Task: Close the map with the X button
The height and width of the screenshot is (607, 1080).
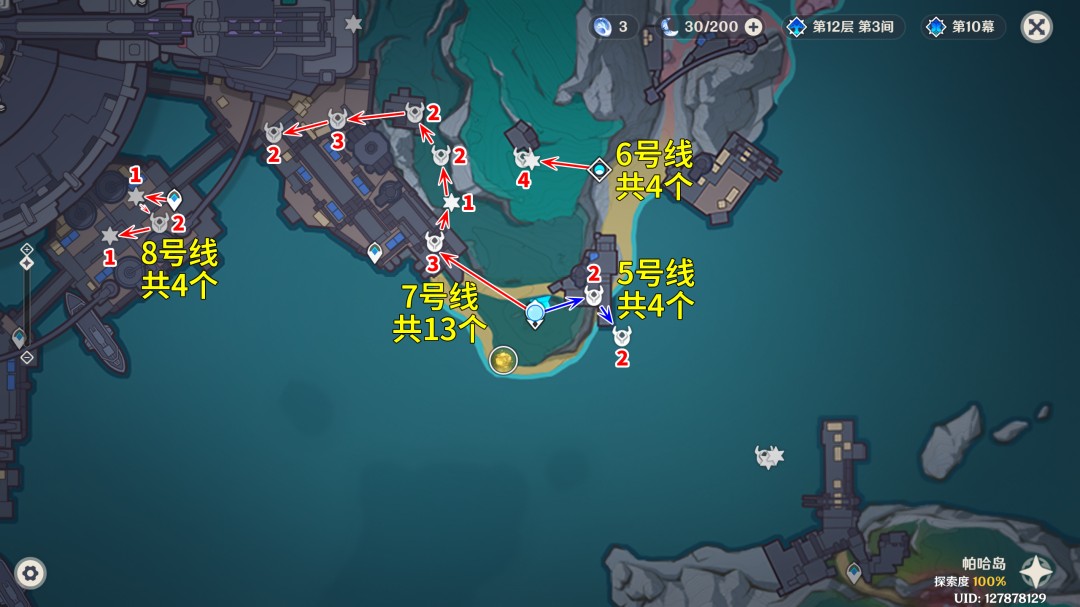Action: [1036, 27]
